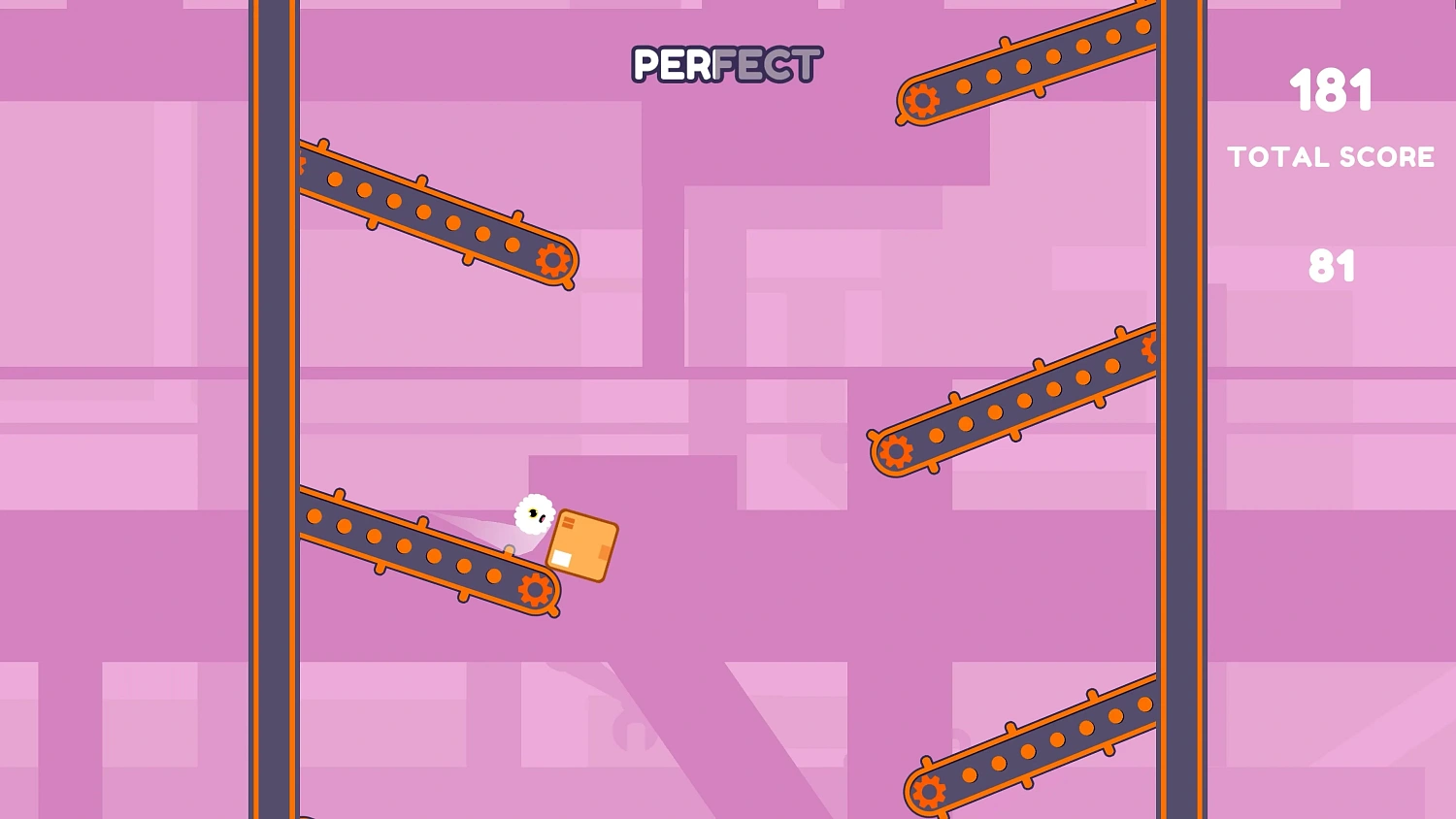1456x819 pixels.
Task: Click the PERFECT banner text
Action: pos(725,64)
